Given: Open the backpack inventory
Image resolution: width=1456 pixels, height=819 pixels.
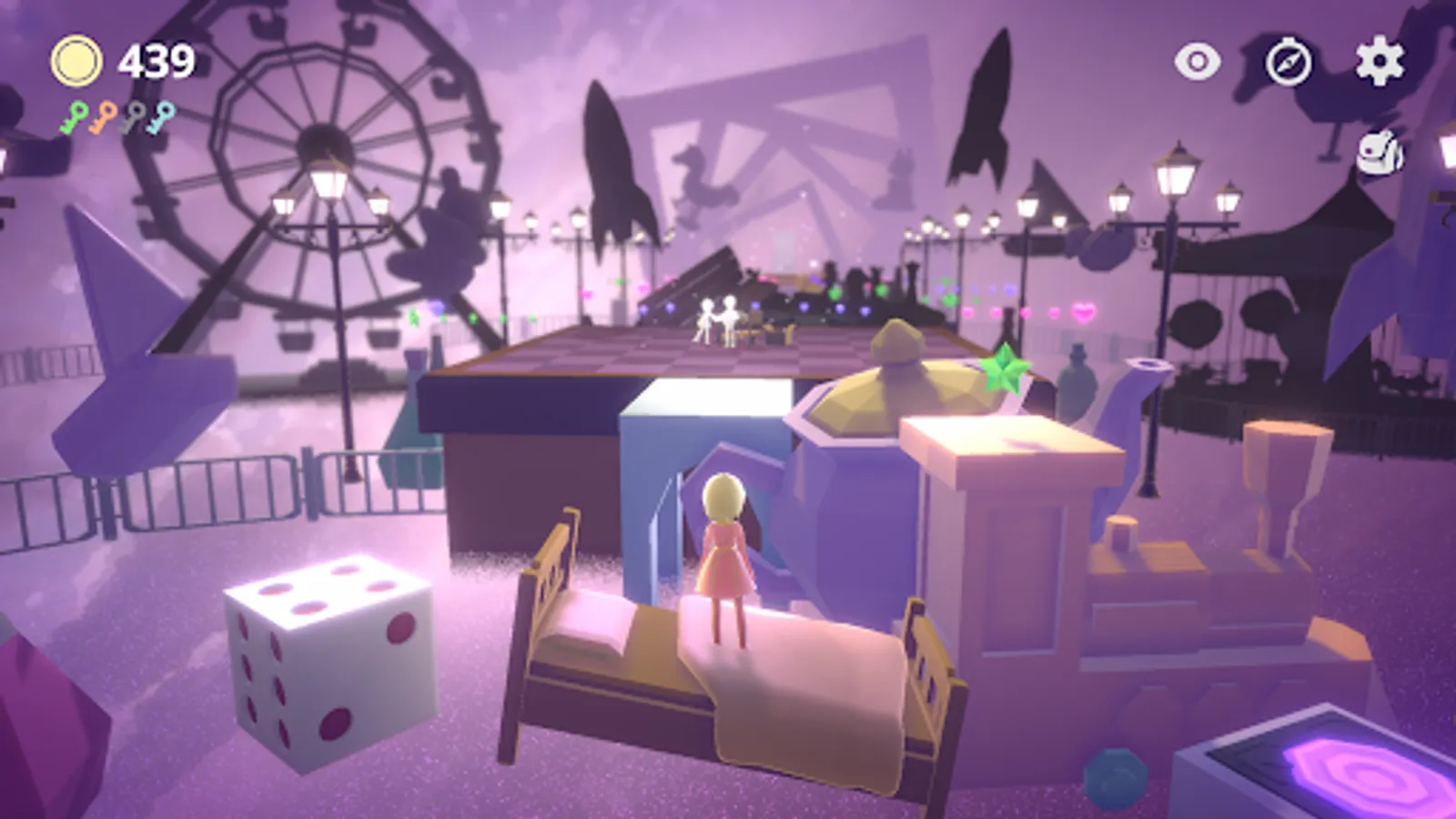Looking at the screenshot, I should pyautogui.click(x=1380, y=151).
